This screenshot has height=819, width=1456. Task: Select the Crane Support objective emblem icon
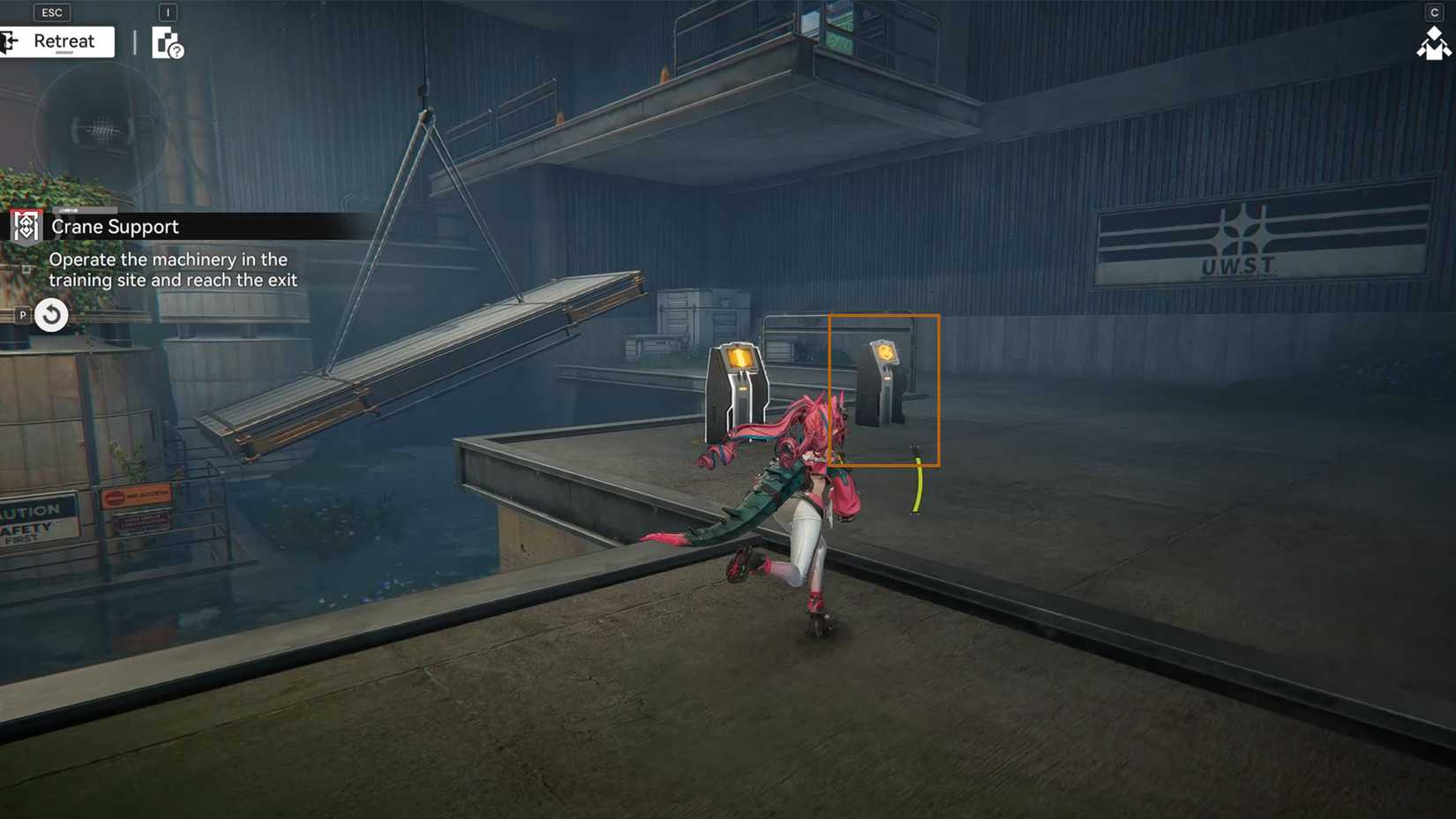pyautogui.click(x=25, y=226)
